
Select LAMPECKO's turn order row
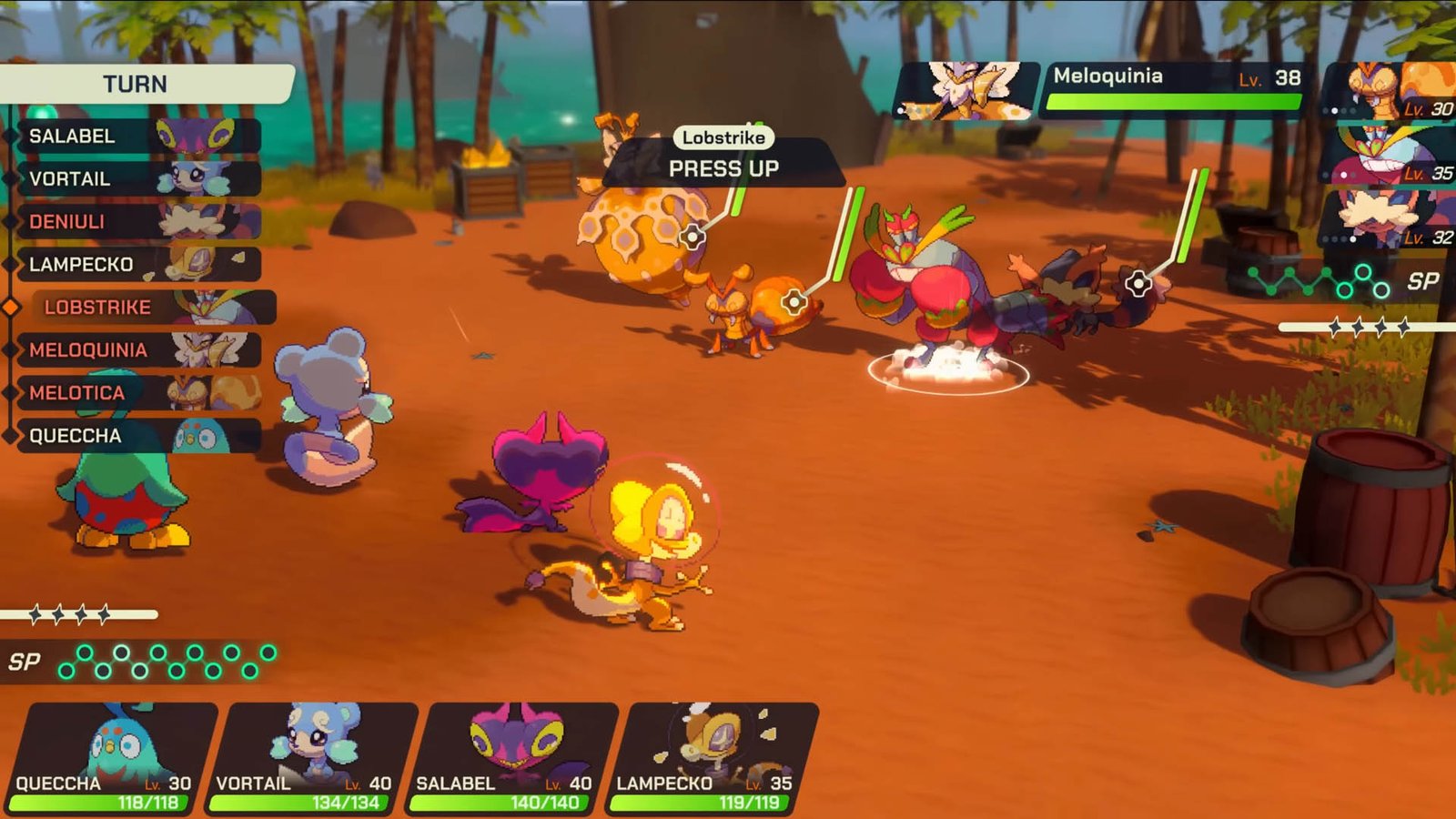pos(136,265)
